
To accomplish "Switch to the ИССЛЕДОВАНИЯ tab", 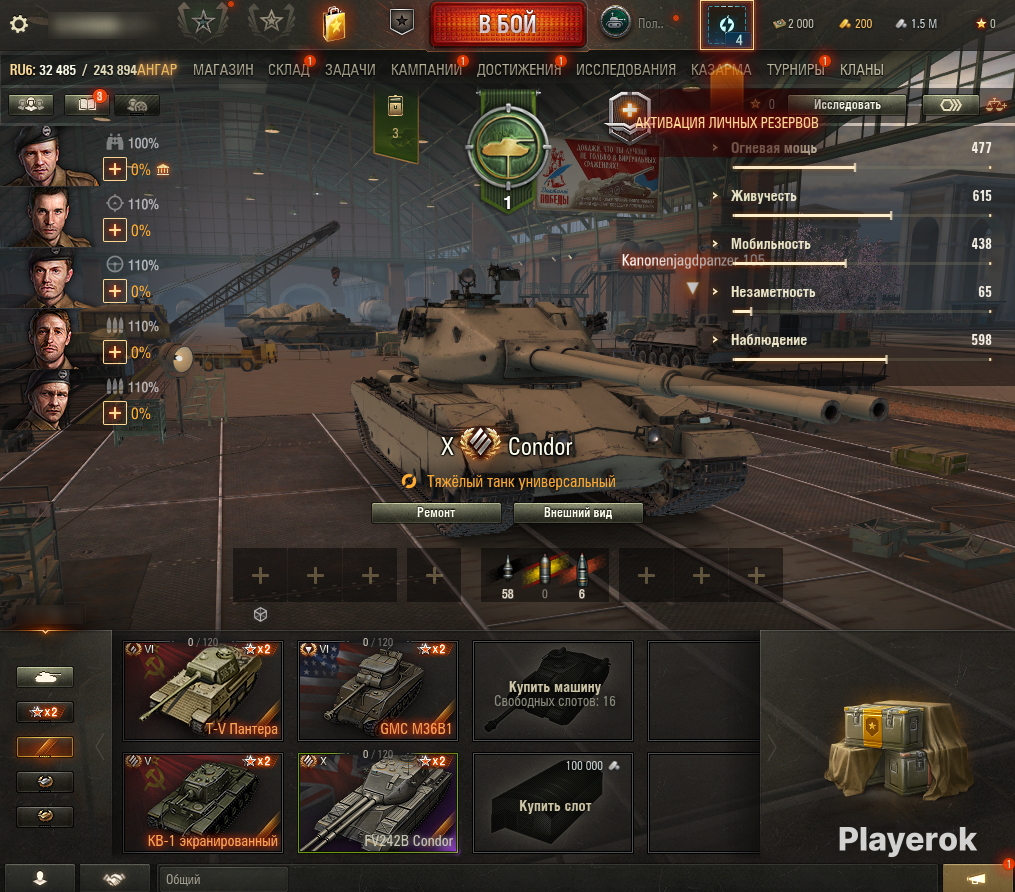I will click(626, 70).
